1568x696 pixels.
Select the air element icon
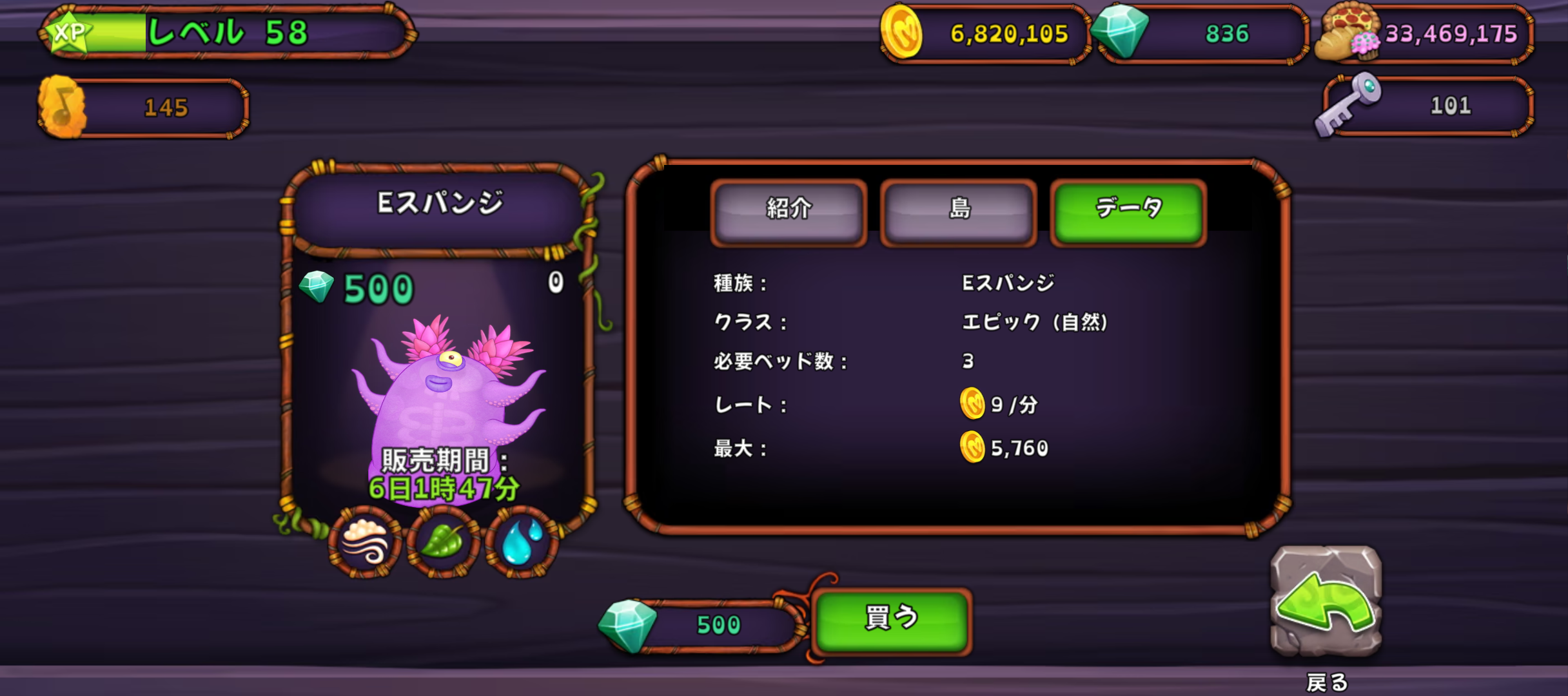coord(366,541)
